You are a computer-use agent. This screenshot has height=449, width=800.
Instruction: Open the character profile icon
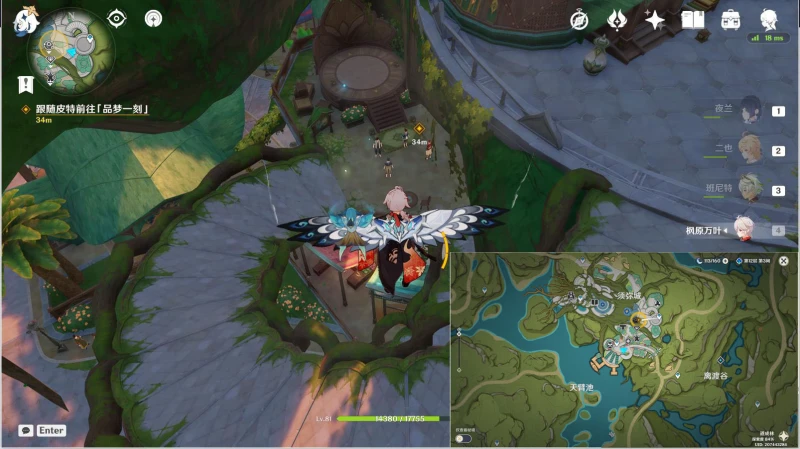pos(768,19)
